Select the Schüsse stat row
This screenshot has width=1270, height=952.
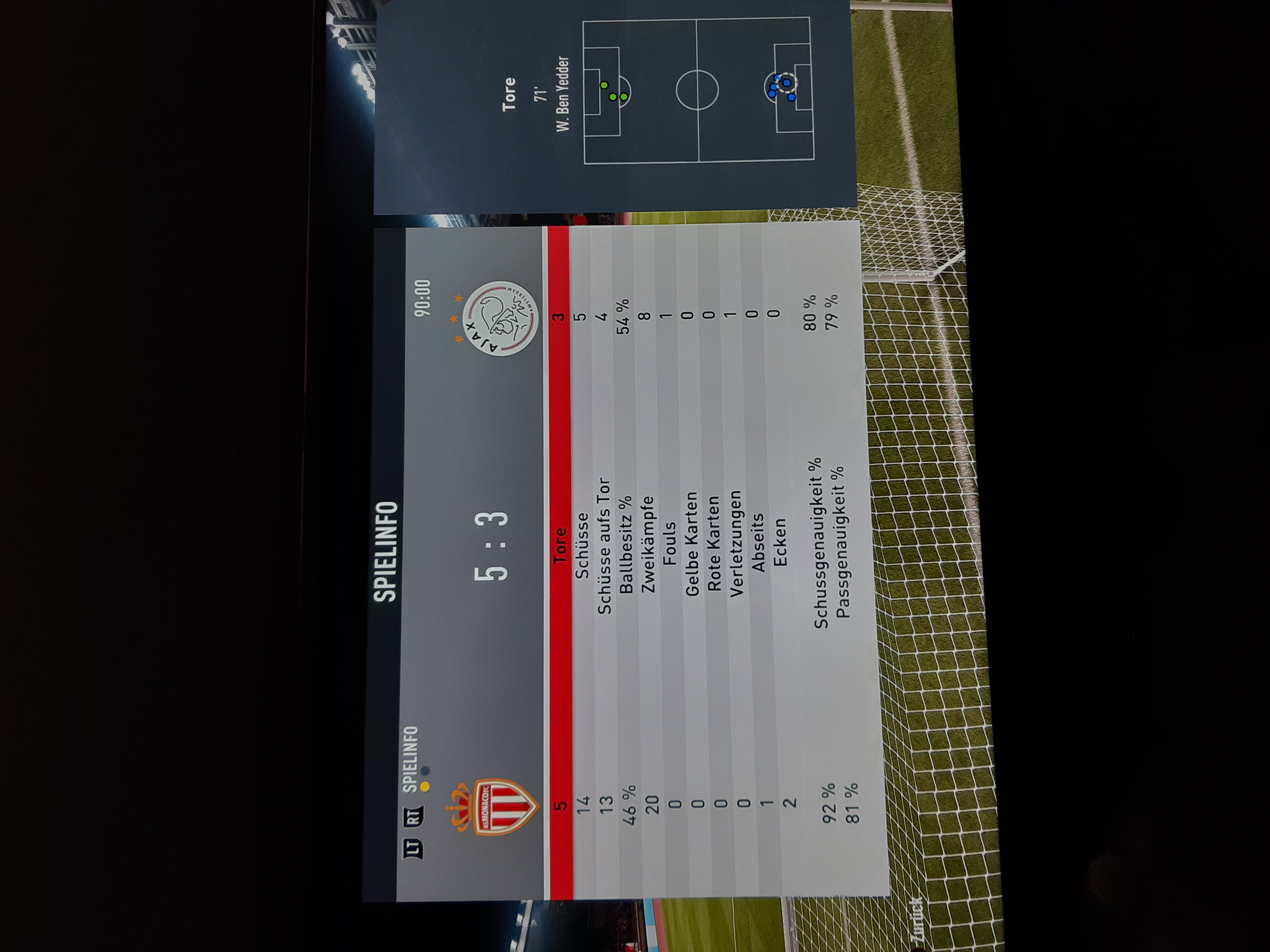tap(582, 545)
